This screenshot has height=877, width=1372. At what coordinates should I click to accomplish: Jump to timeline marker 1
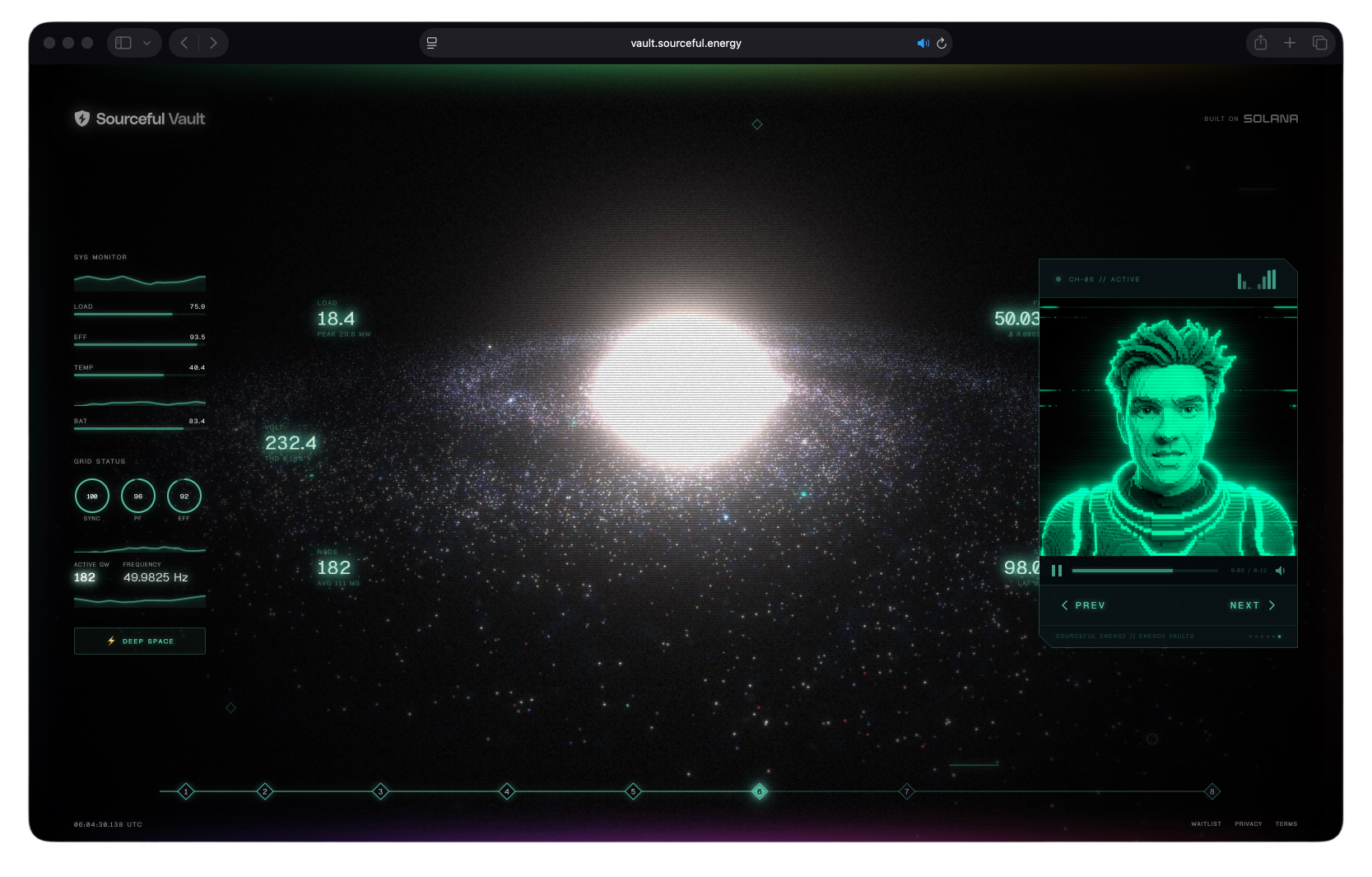(186, 791)
